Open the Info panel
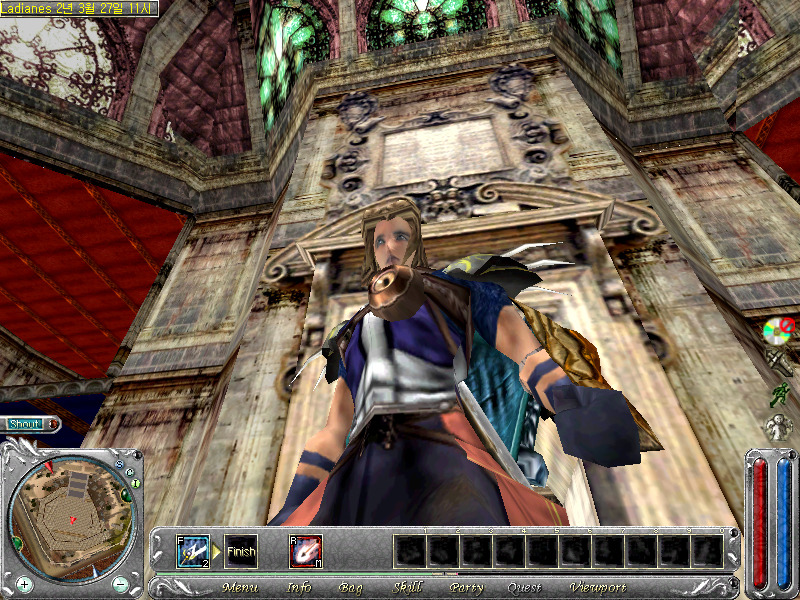This screenshot has height=600, width=800. pyautogui.click(x=299, y=587)
